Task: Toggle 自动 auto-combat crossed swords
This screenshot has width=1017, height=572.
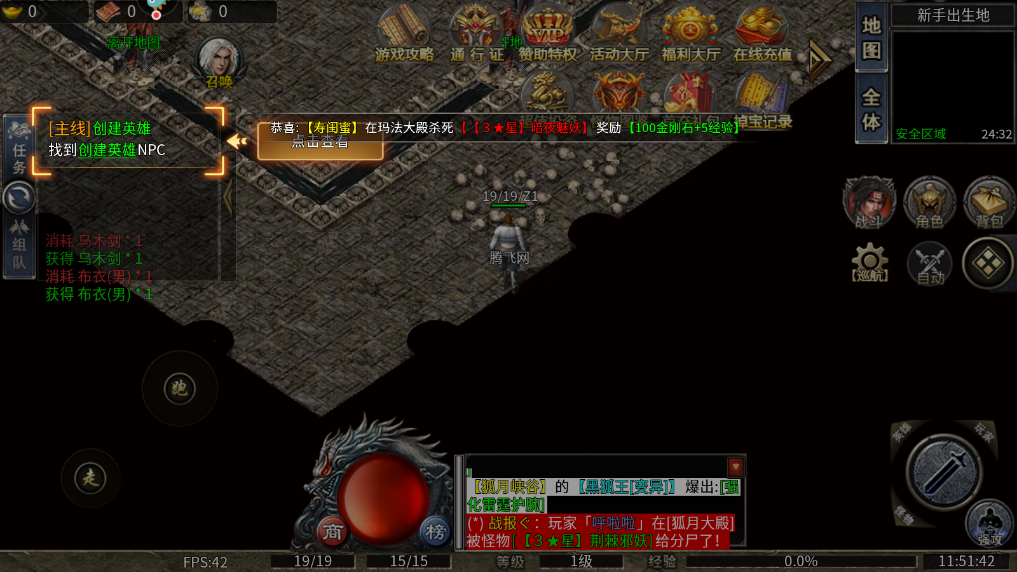Action: [x=930, y=264]
